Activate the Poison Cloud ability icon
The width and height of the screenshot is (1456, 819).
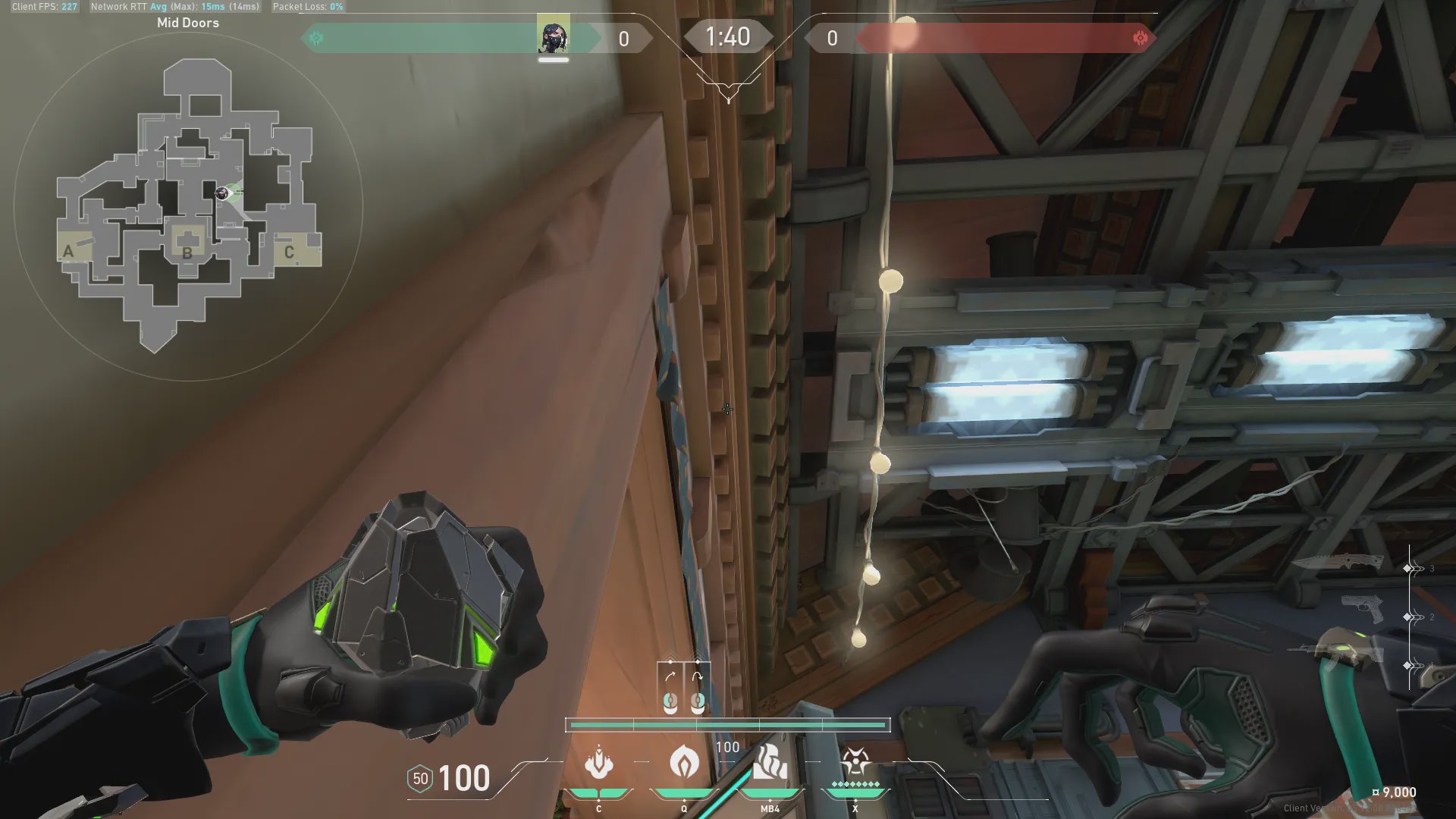click(684, 762)
